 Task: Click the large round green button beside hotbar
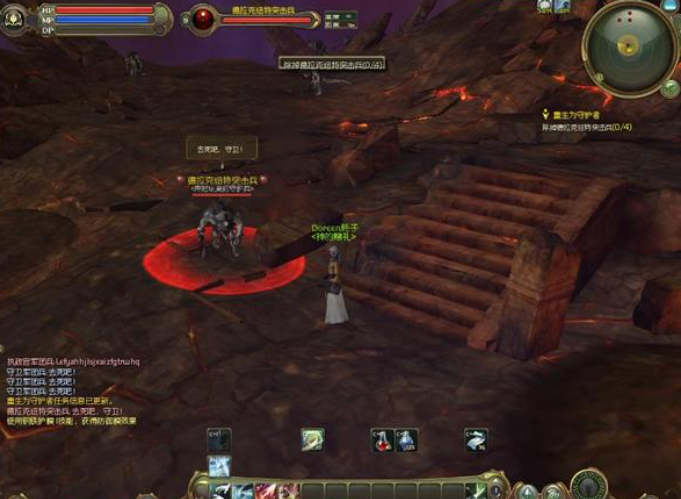589,484
